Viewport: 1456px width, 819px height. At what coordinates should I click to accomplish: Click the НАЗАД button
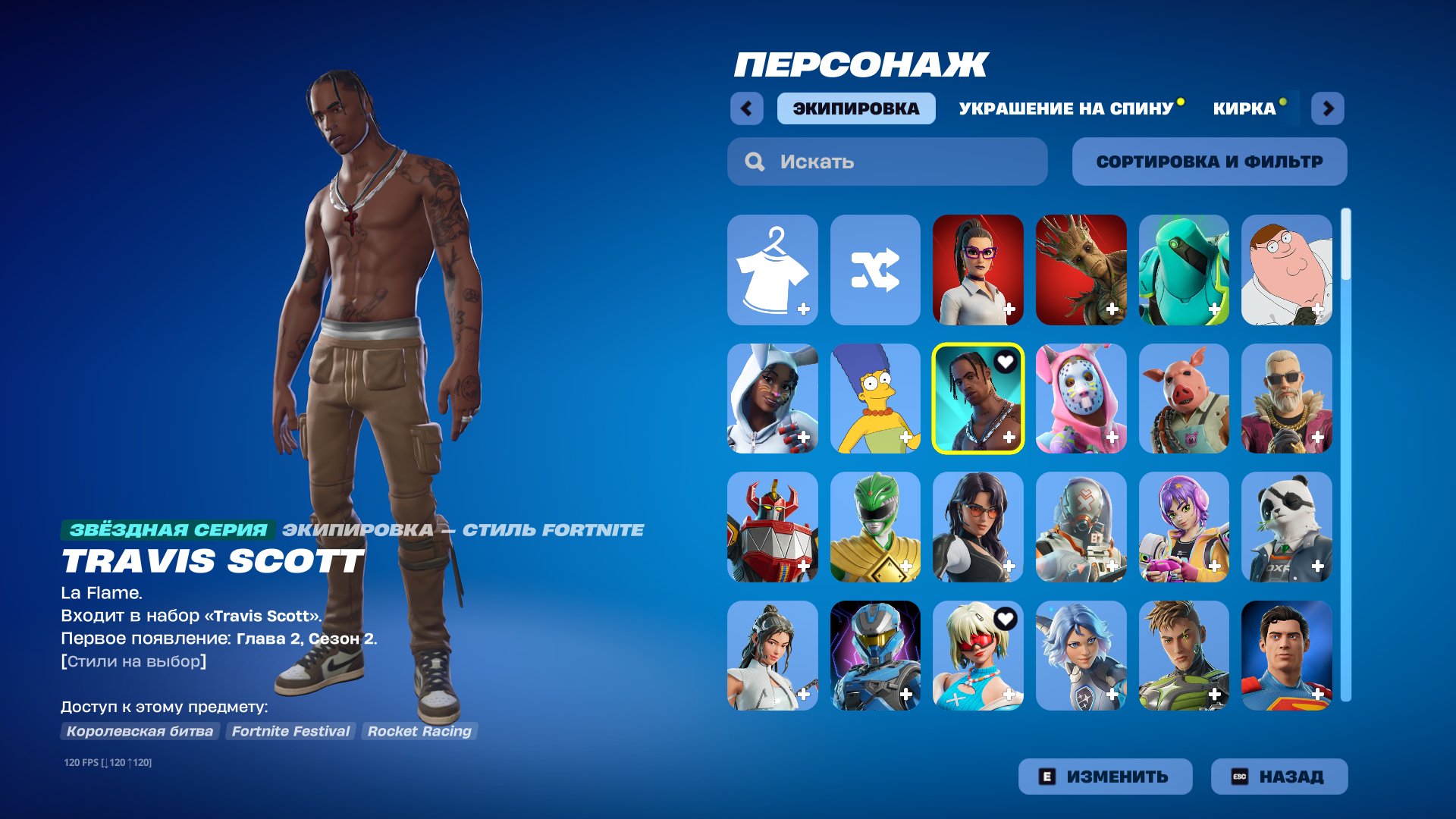pyautogui.click(x=1279, y=776)
